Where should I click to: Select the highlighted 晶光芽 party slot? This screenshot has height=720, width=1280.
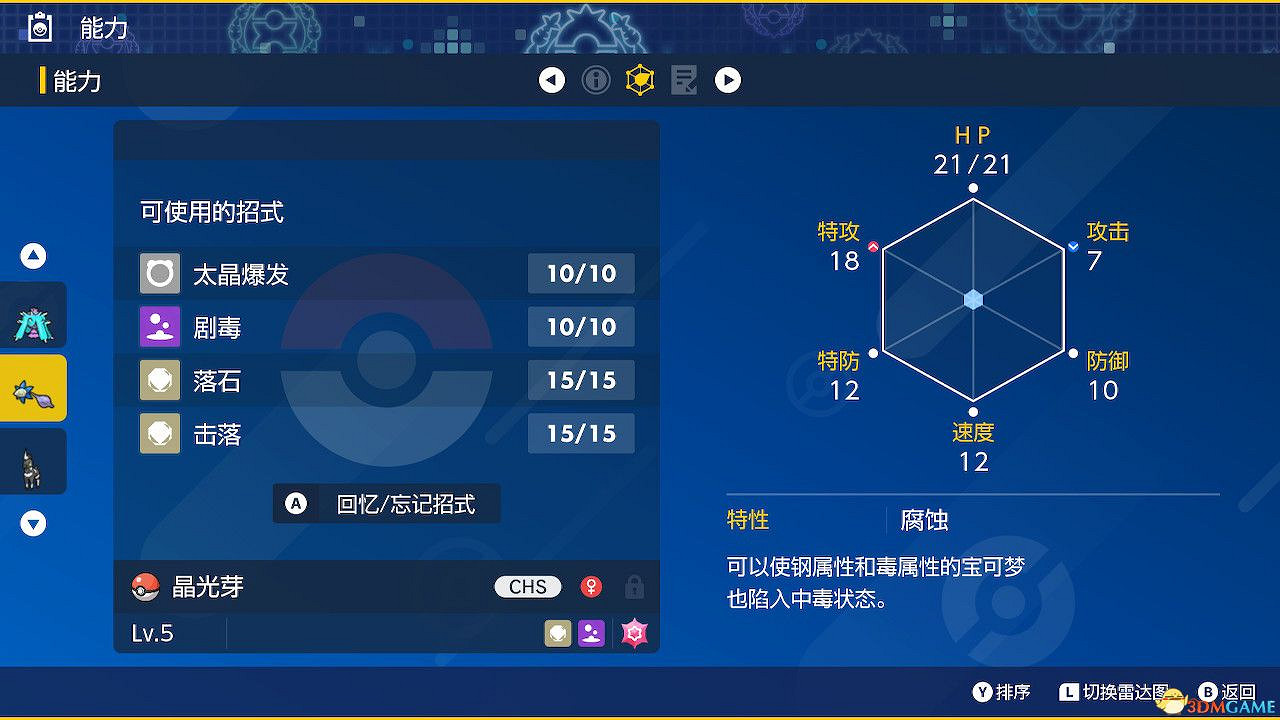[32, 387]
